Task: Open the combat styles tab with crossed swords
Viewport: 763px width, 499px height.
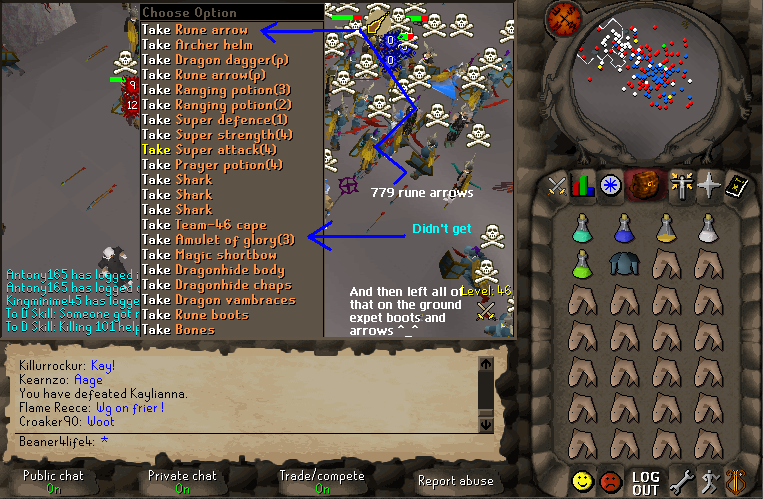Action: pyautogui.click(x=557, y=186)
